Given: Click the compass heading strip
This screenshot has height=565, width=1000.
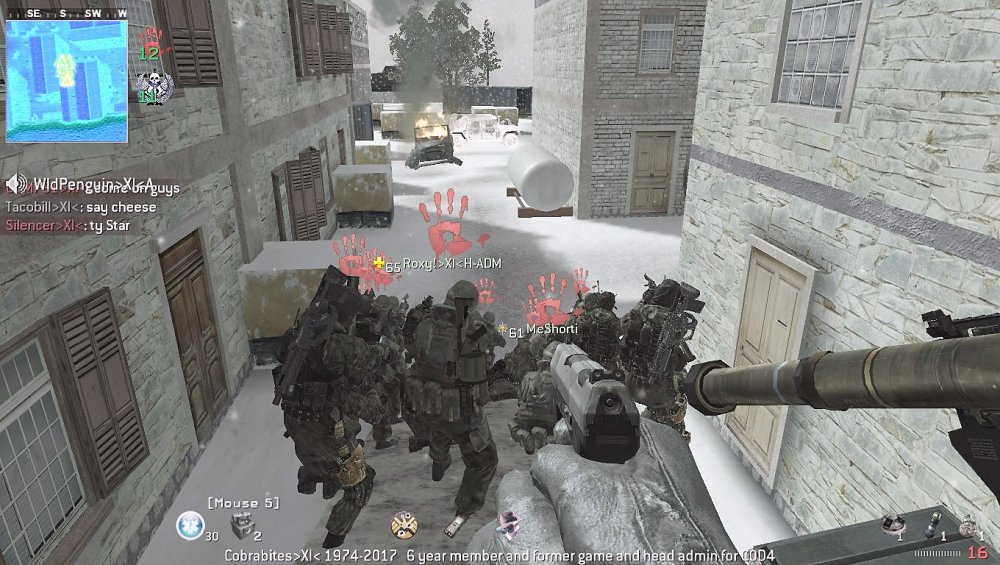Looking at the screenshot, I should (66, 13).
